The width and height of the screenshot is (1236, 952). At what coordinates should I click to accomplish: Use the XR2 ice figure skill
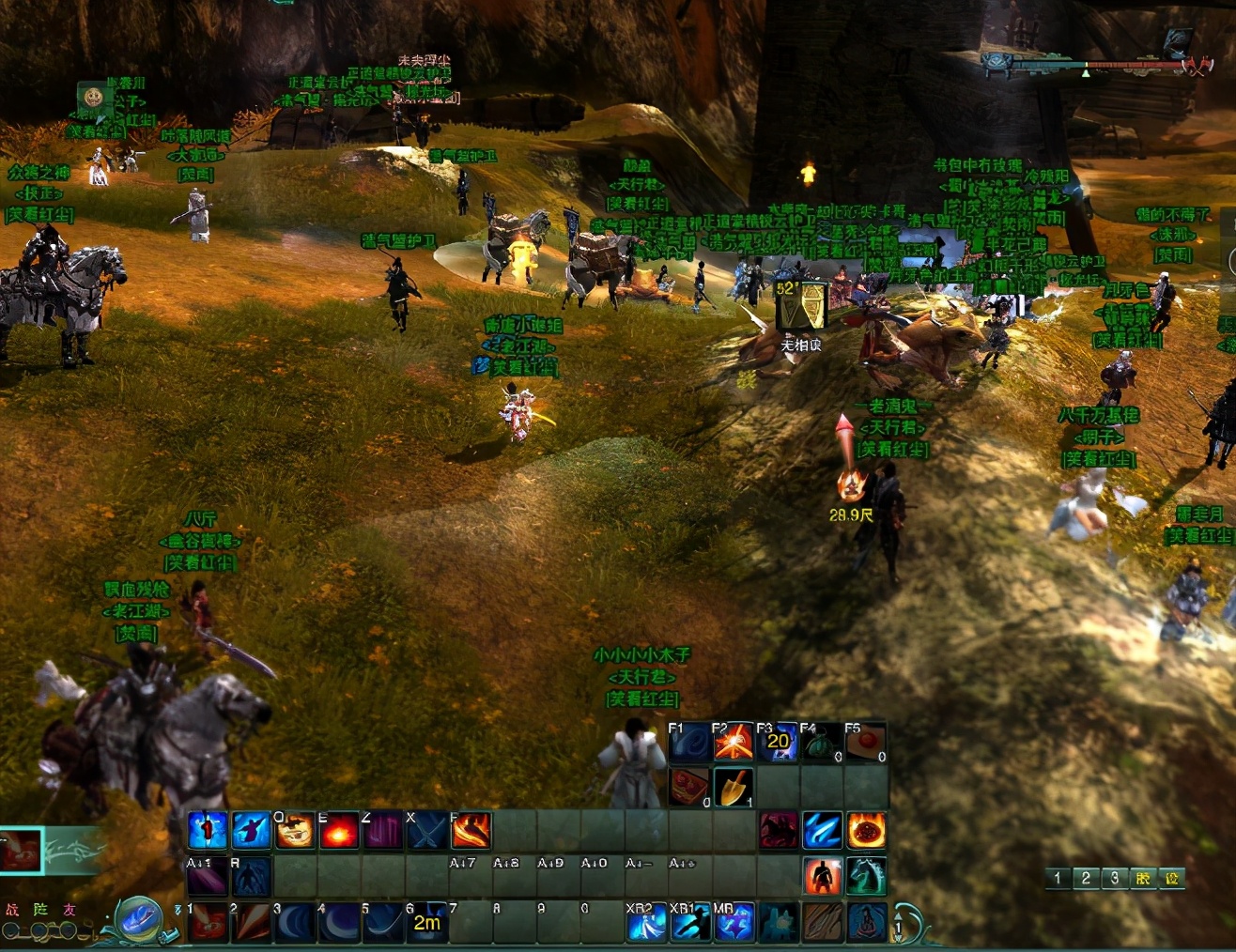645,922
